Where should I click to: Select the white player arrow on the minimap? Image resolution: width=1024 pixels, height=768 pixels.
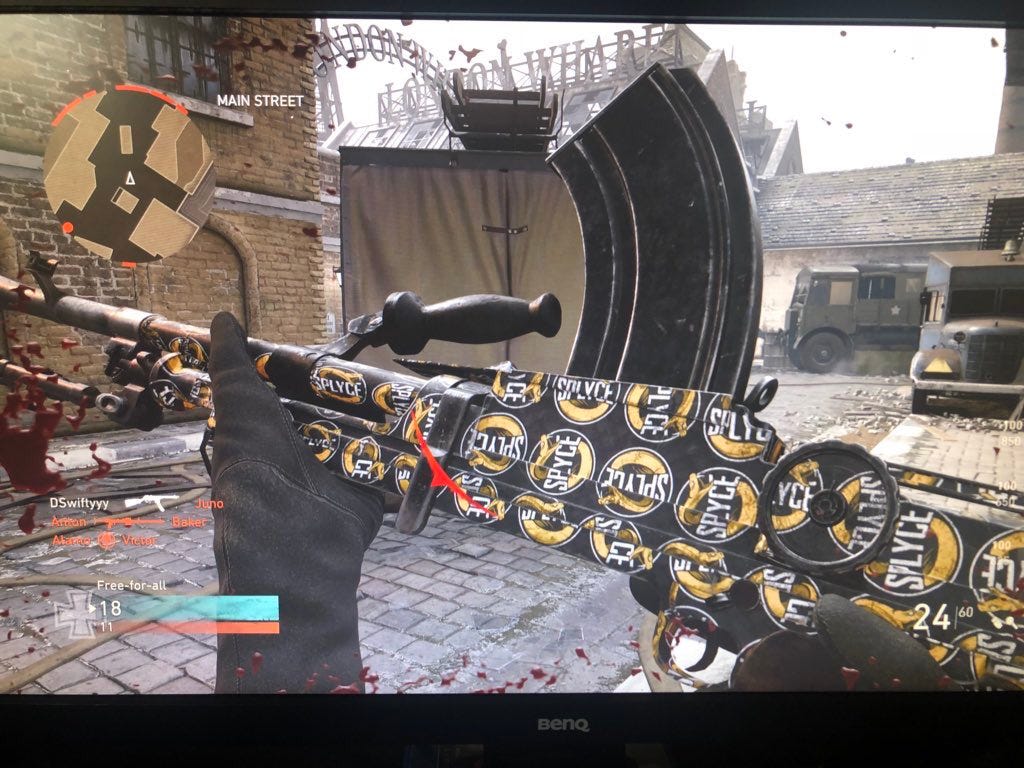[x=129, y=178]
